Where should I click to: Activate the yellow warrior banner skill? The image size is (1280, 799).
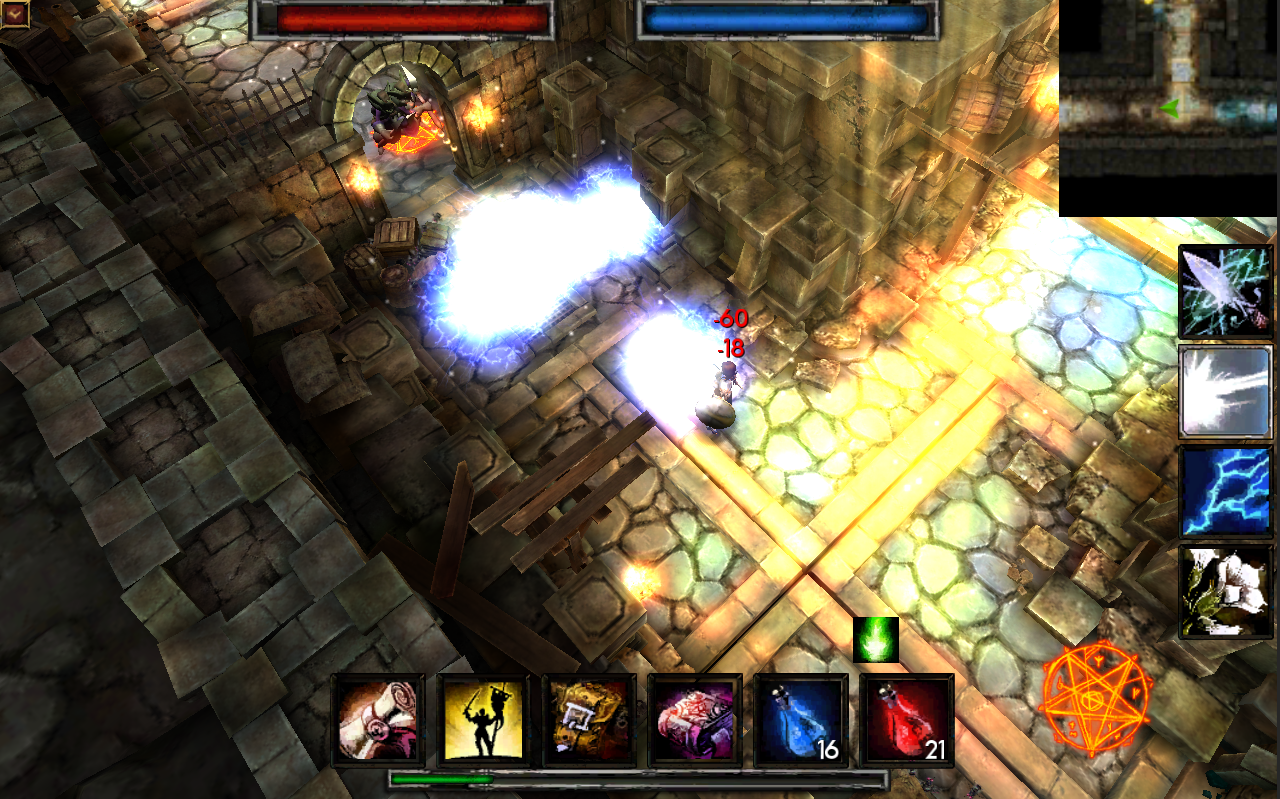pos(484,720)
